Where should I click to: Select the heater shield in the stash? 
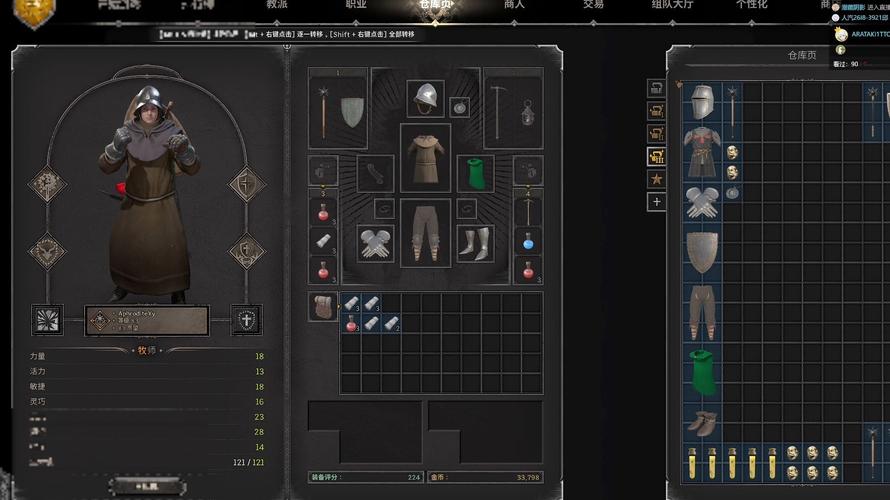(702, 251)
